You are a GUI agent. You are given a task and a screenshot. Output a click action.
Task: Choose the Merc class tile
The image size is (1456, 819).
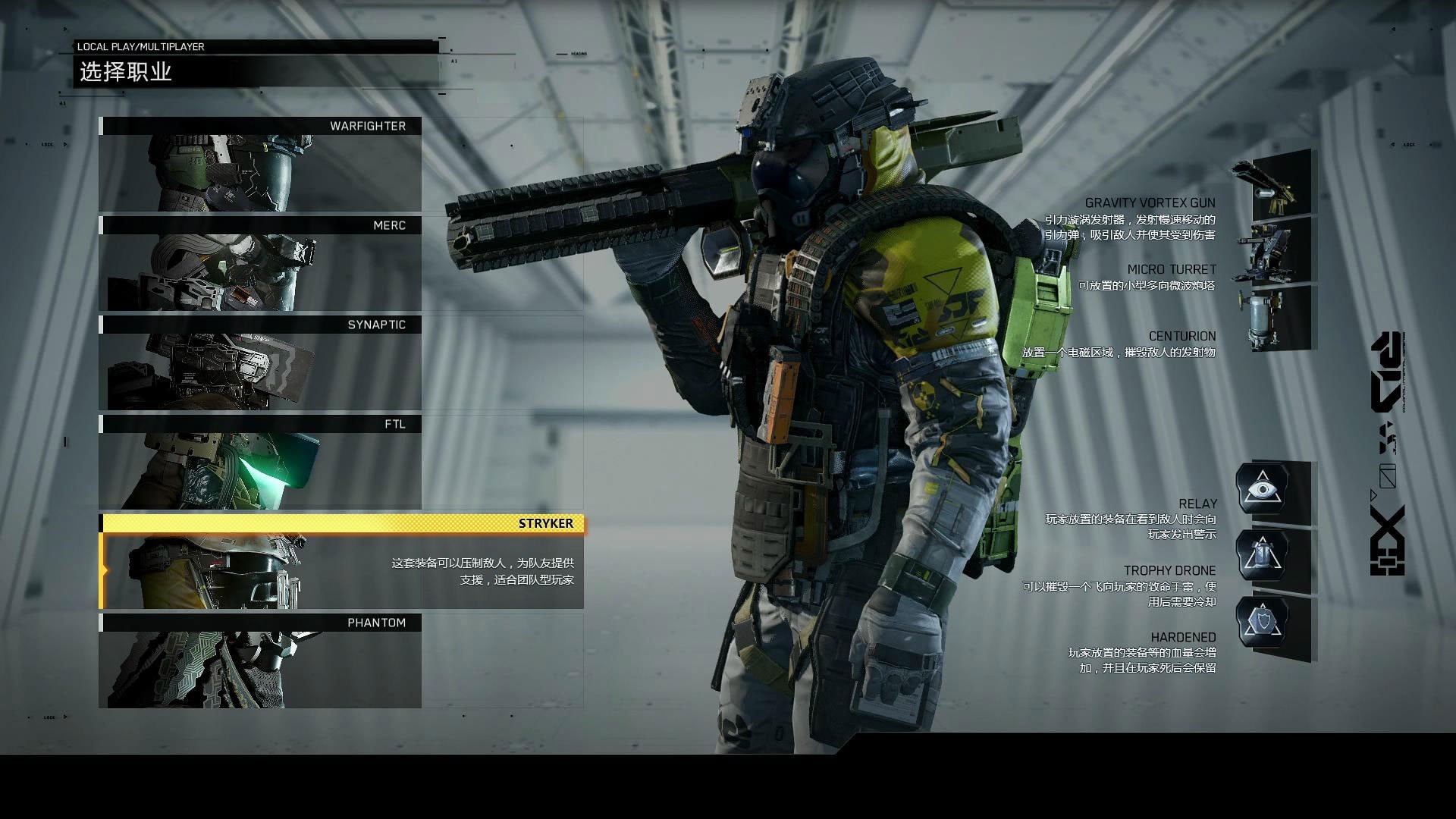pyautogui.click(x=260, y=264)
